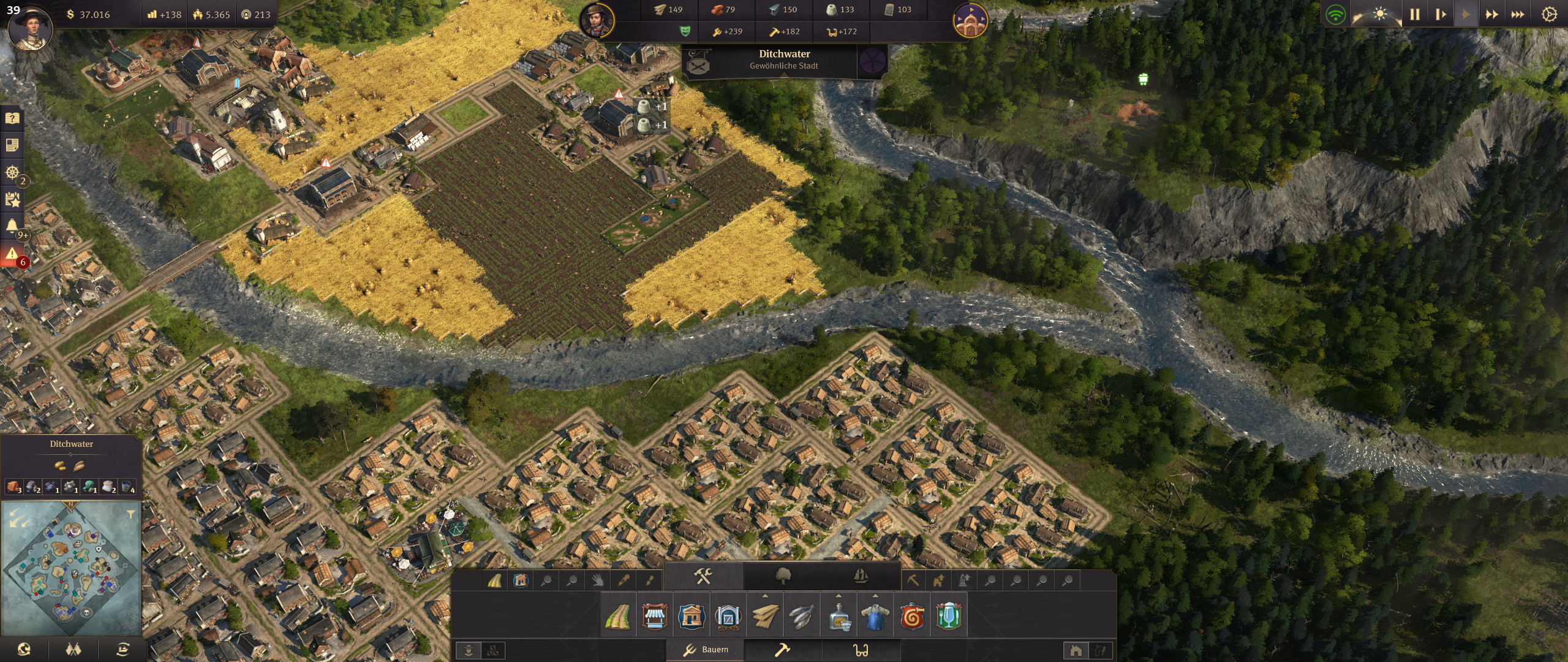
Task: Open the marketplace build icon
Action: pyautogui.click(x=654, y=618)
